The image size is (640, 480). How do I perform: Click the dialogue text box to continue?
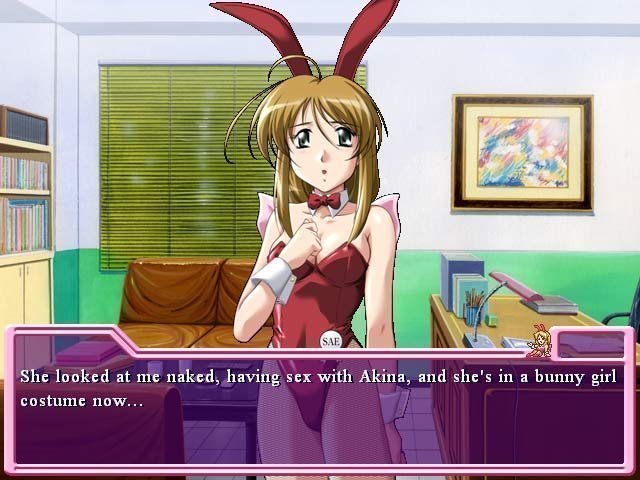(320, 410)
